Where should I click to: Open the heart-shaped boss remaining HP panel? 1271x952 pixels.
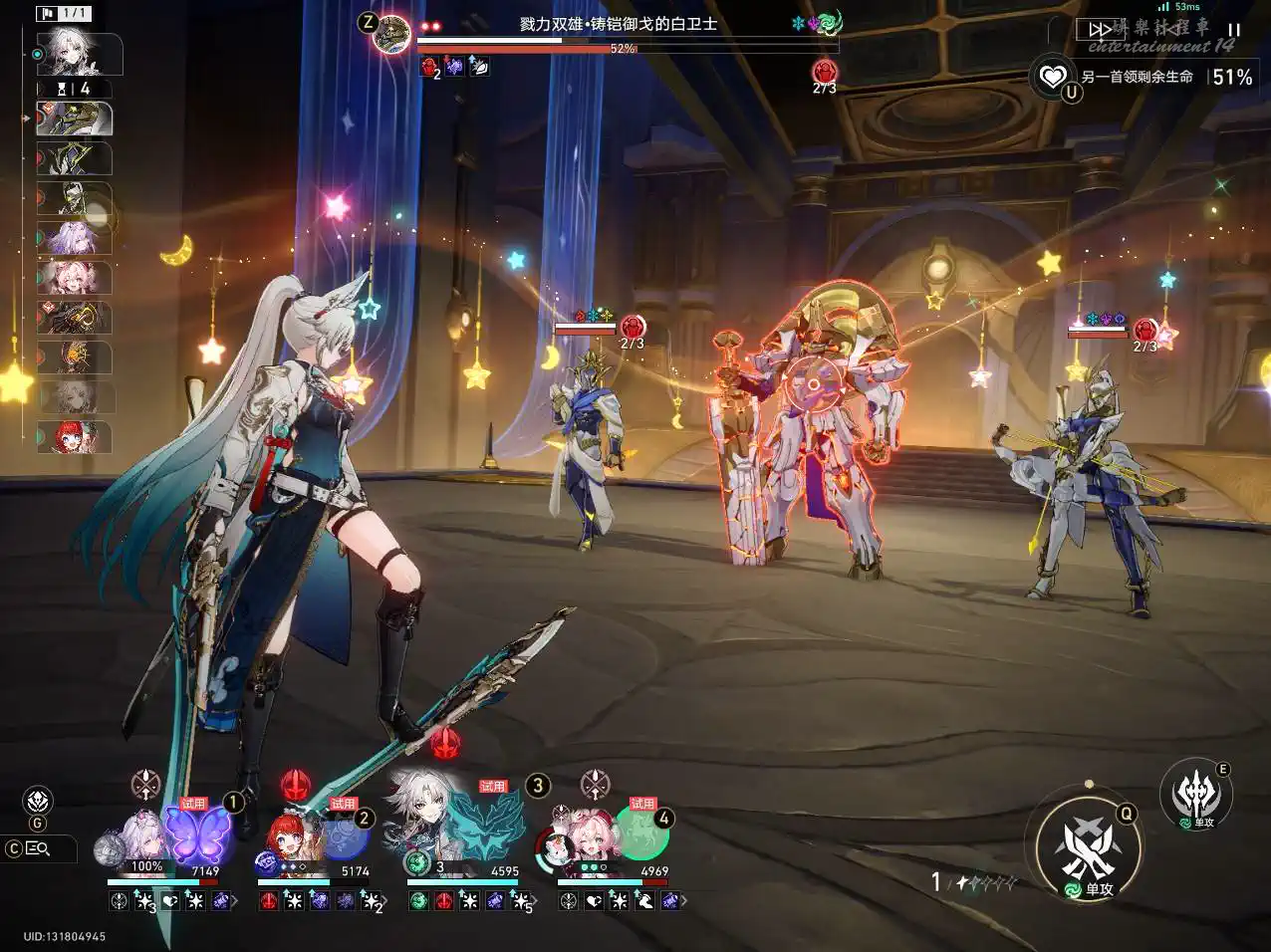tap(1052, 76)
